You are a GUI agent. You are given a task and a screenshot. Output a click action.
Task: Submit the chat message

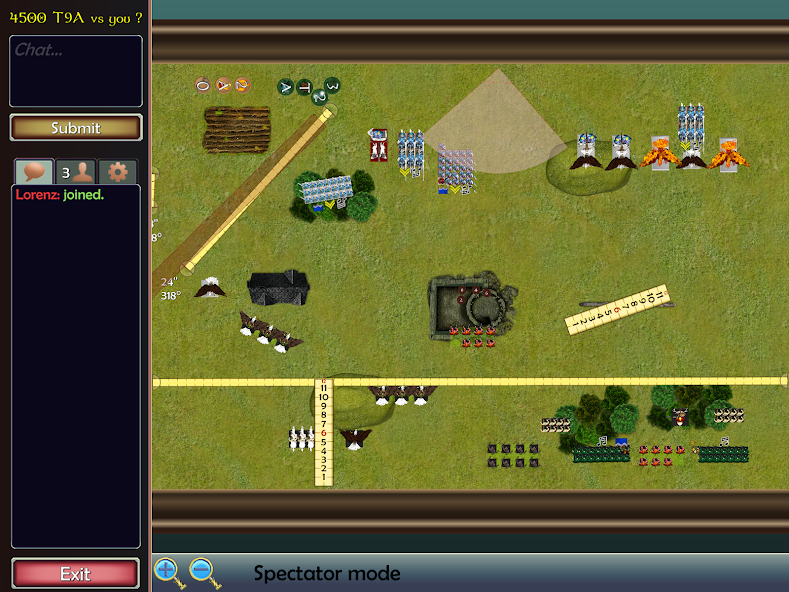76,128
